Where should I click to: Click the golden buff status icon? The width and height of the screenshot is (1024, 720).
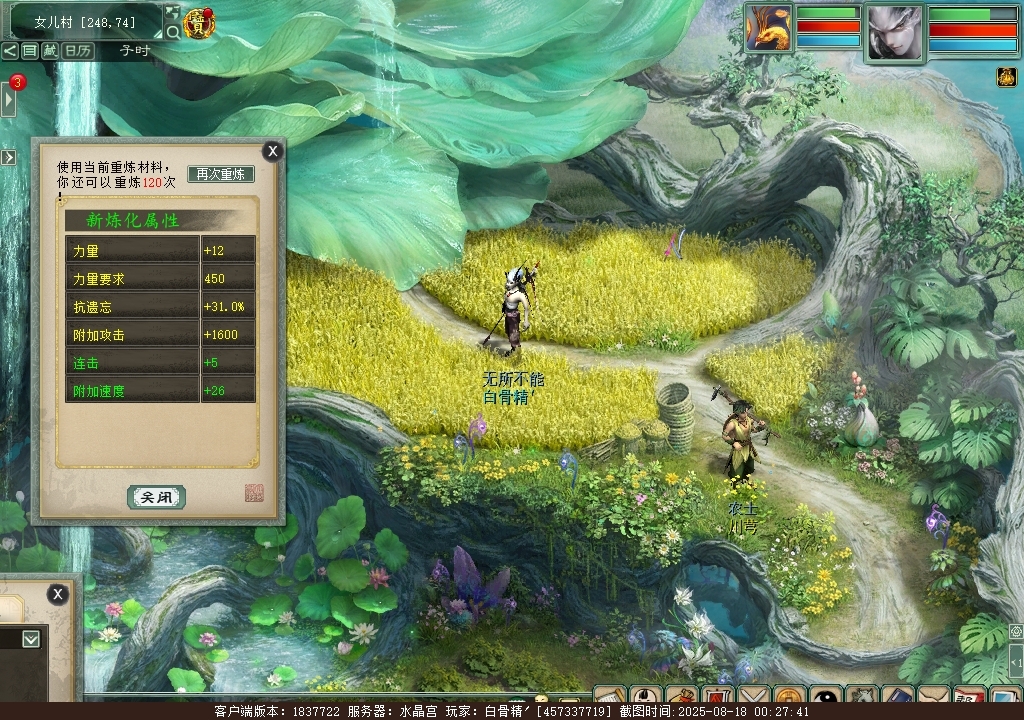[1005, 77]
